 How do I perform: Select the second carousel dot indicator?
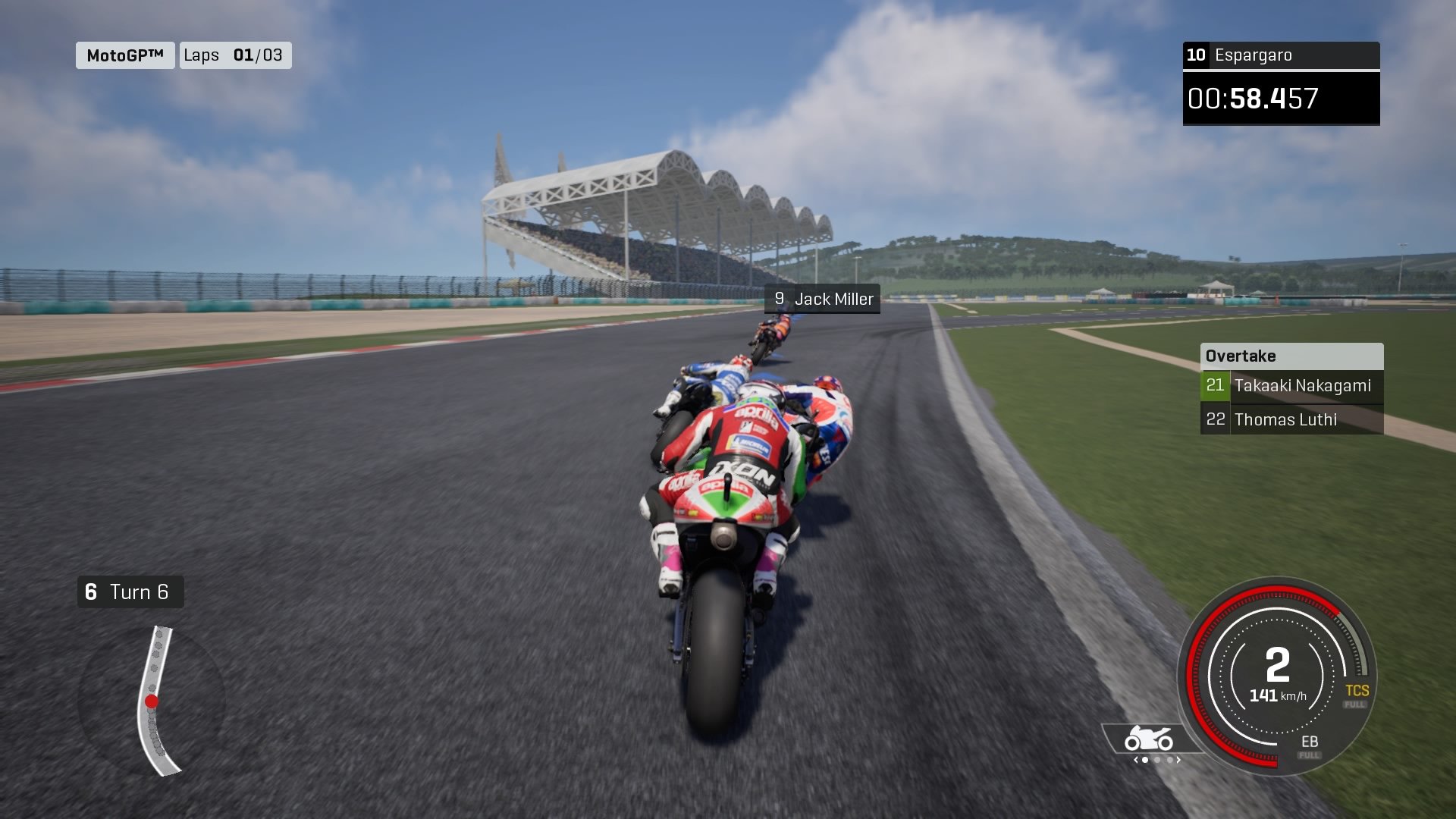(x=1157, y=760)
